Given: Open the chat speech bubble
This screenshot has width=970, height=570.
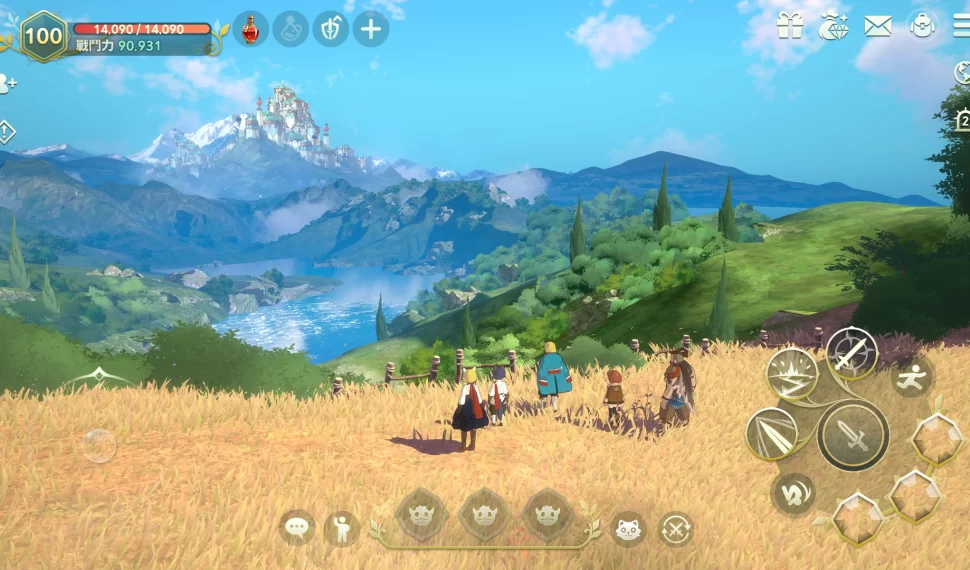Looking at the screenshot, I should pos(297,527).
